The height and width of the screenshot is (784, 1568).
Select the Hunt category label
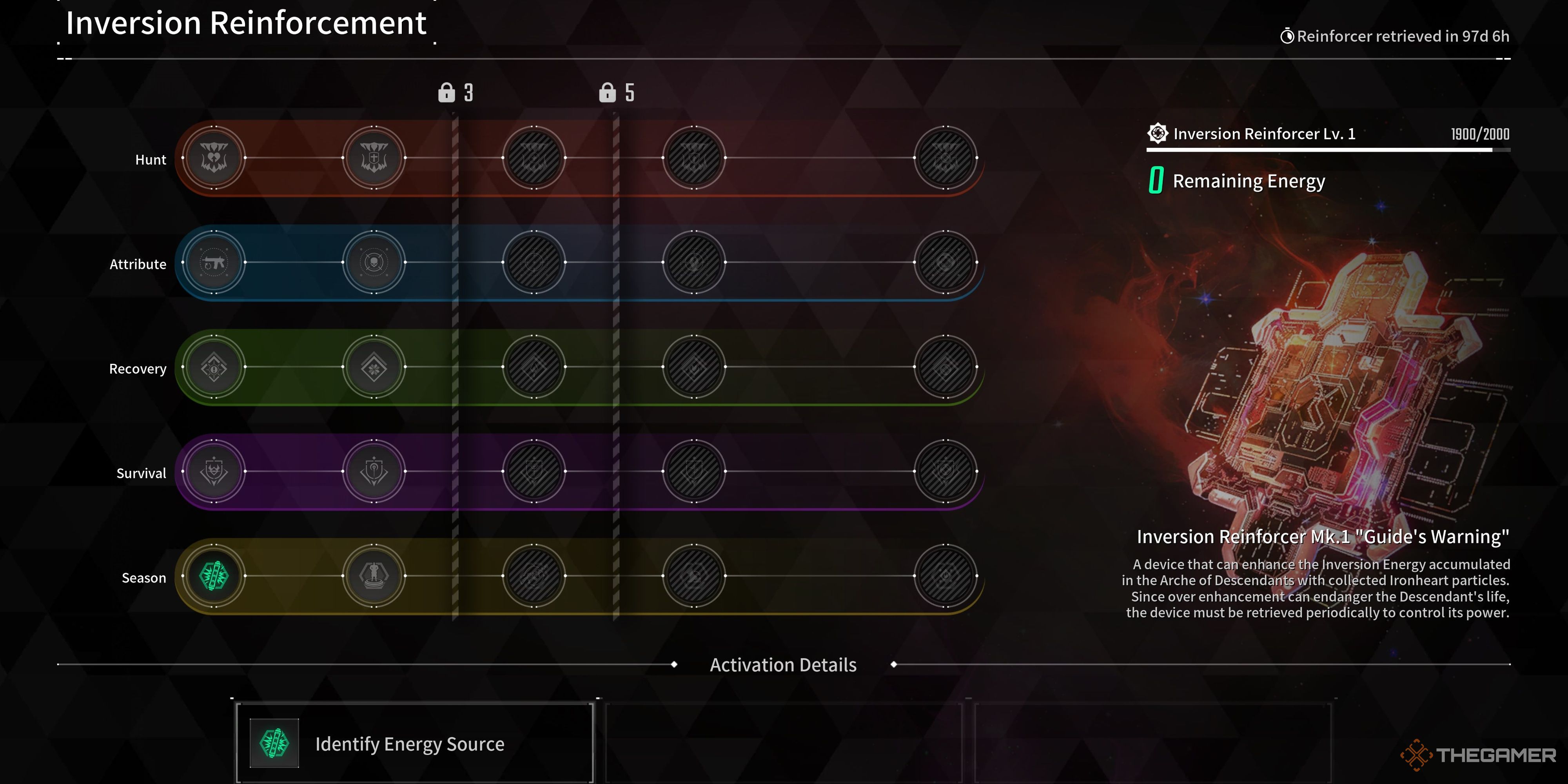tap(151, 159)
